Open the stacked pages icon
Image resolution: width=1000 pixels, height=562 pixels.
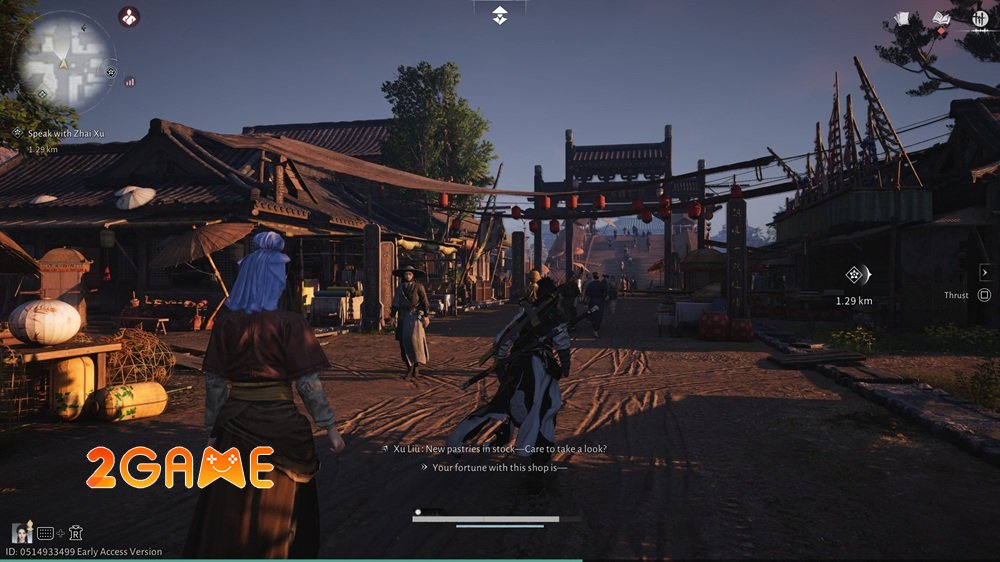(x=900, y=18)
